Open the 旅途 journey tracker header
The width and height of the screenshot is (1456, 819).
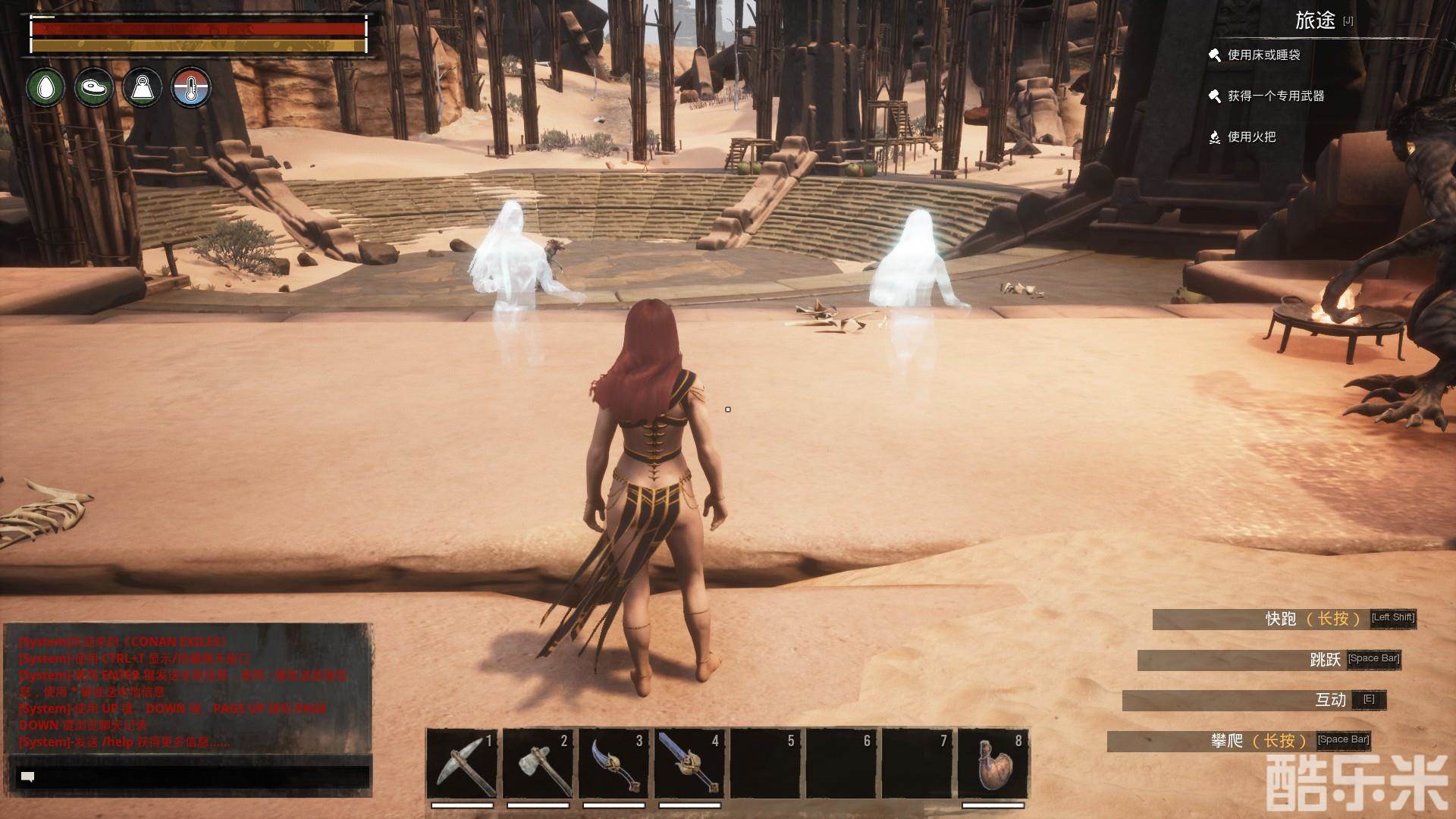pyautogui.click(x=1315, y=21)
